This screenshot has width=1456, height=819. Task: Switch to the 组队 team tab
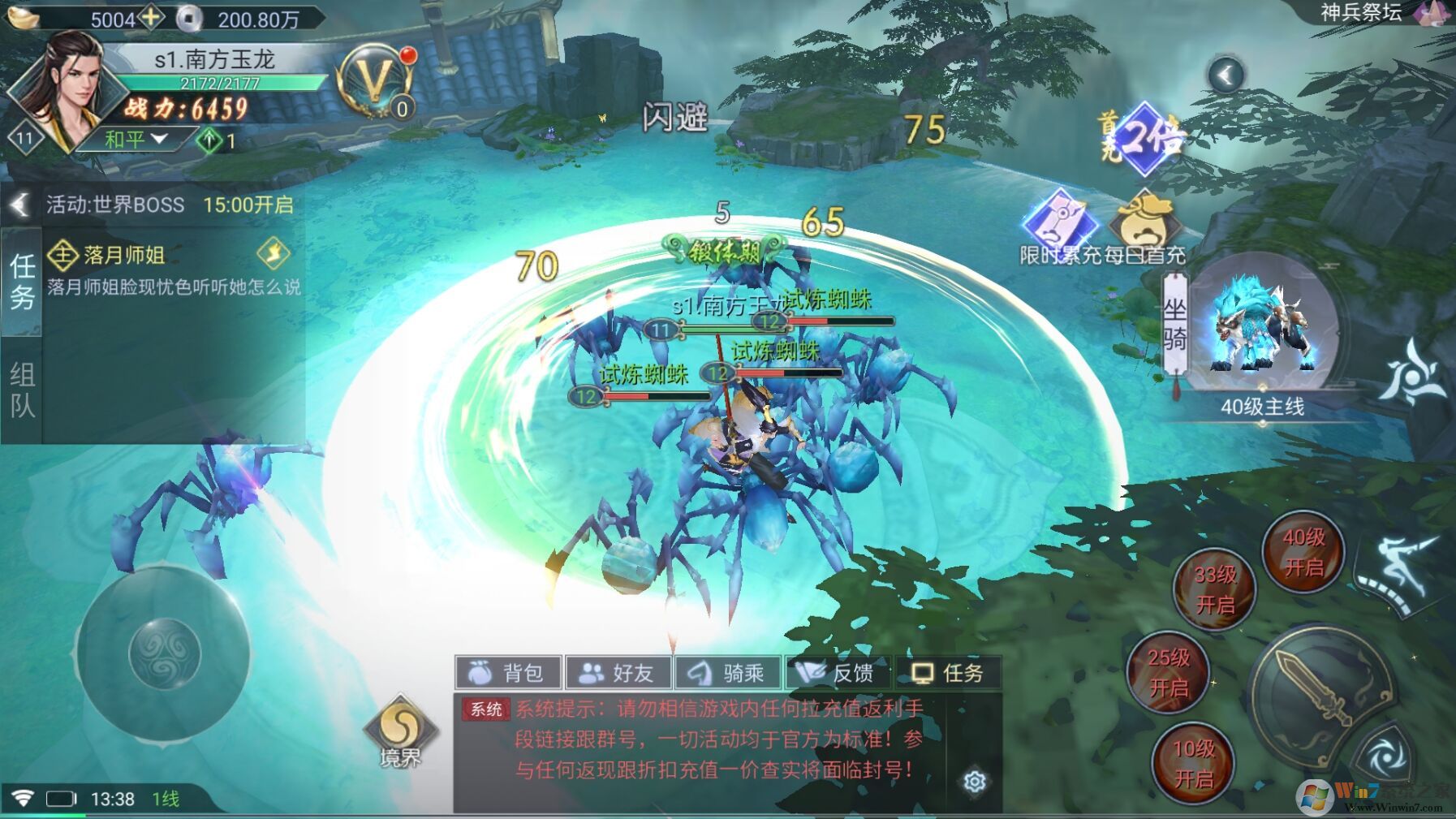click(x=22, y=390)
